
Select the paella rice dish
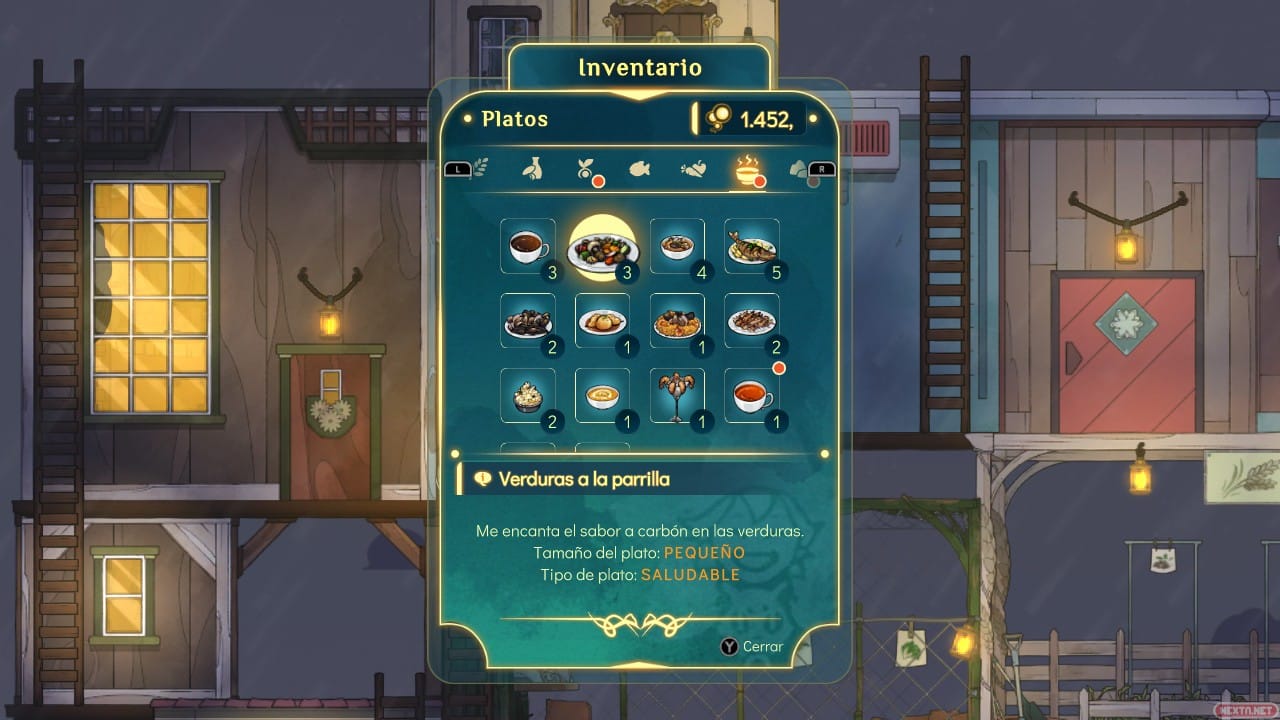pos(677,321)
